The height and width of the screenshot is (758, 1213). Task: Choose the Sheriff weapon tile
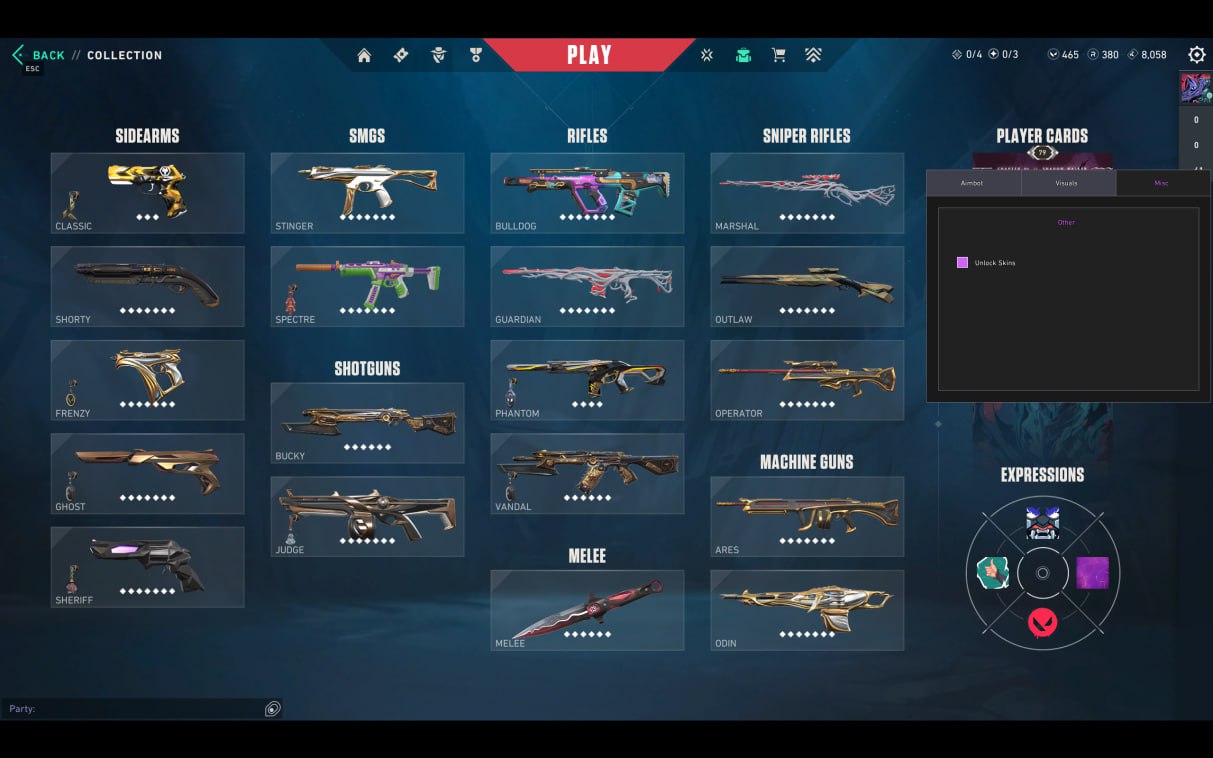[x=147, y=567]
